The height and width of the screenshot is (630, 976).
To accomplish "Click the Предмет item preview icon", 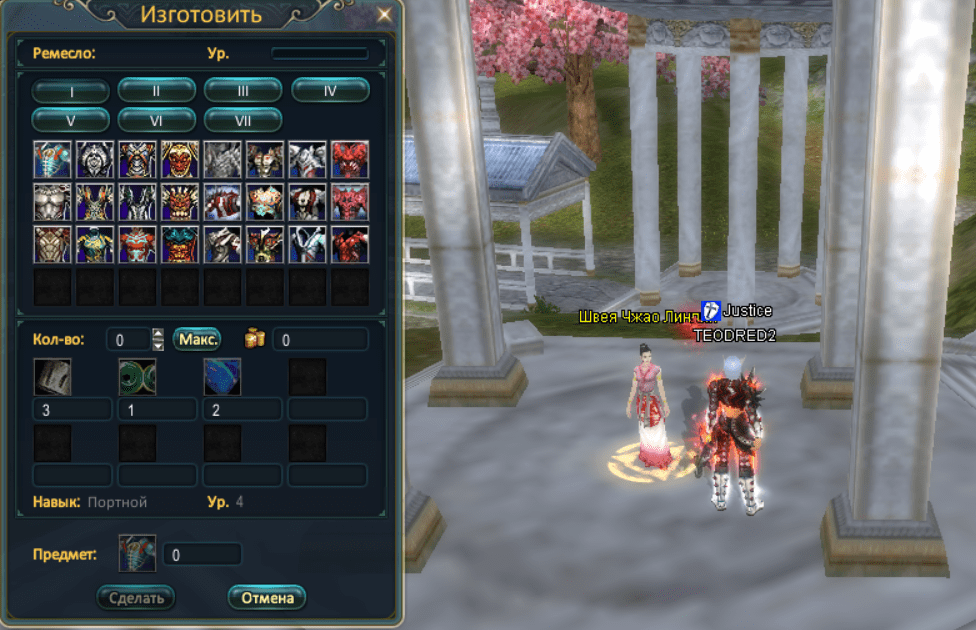I will pos(137,553).
